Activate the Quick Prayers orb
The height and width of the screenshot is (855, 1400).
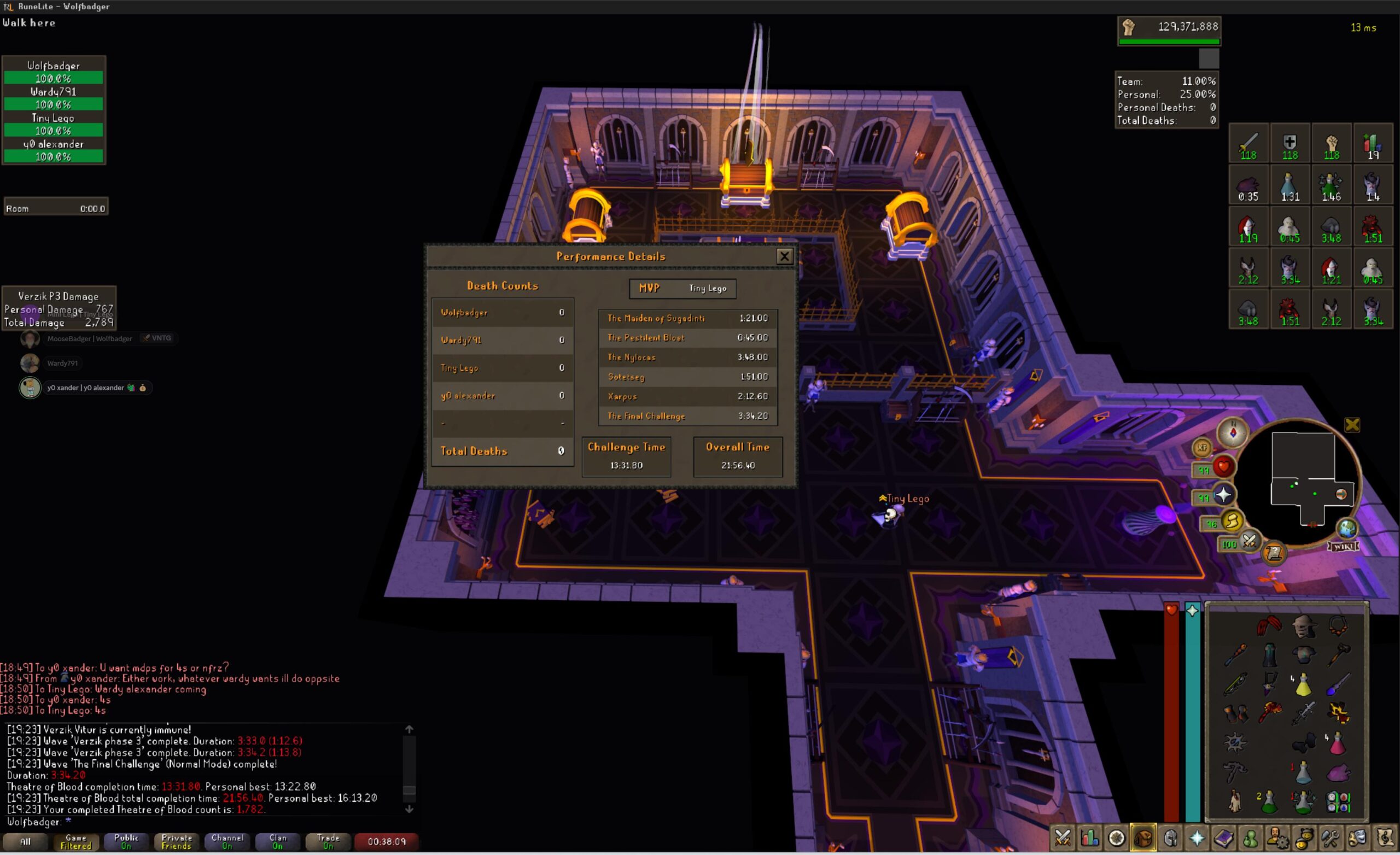click(1223, 495)
